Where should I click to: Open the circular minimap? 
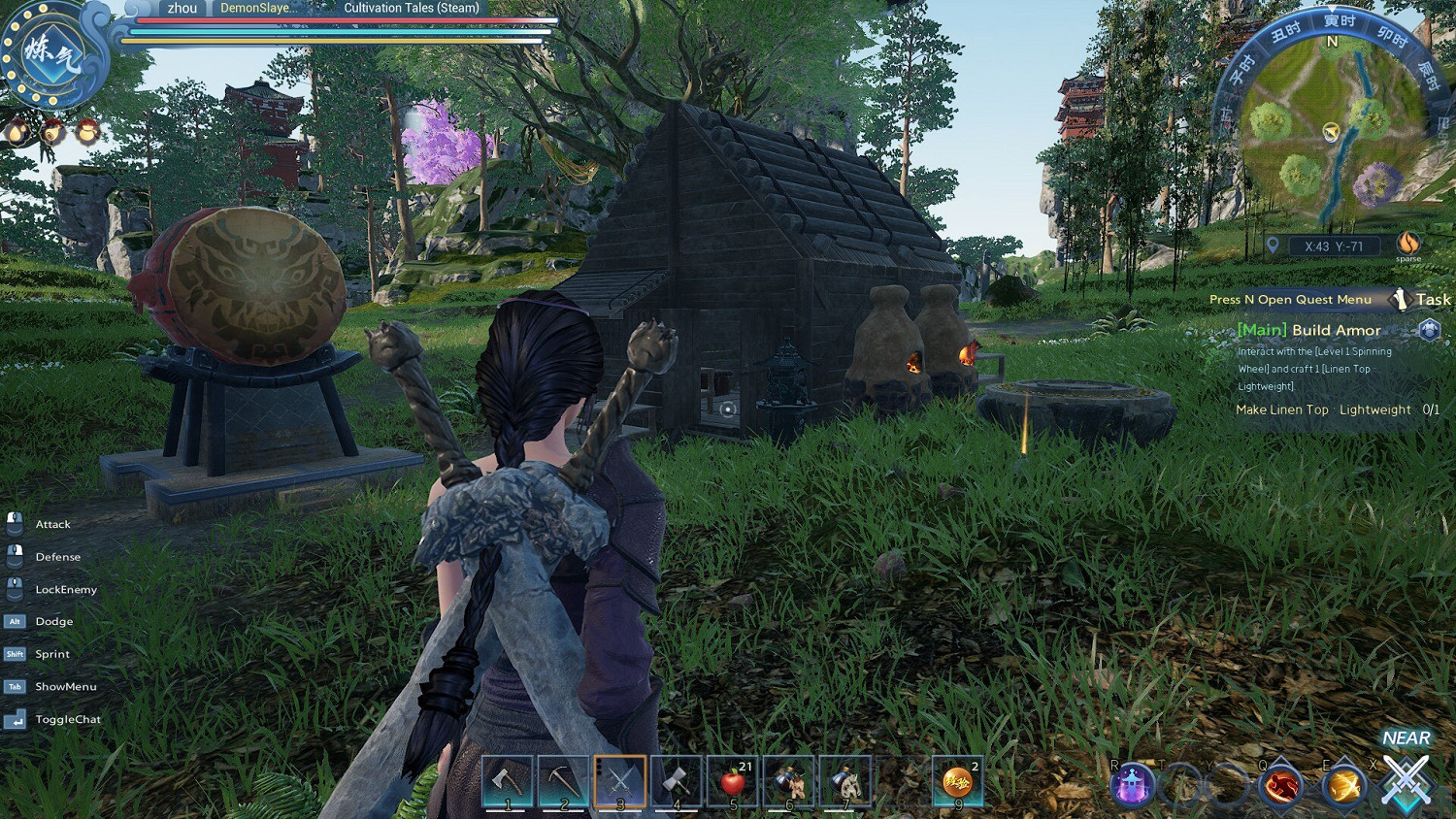[x=1332, y=131]
